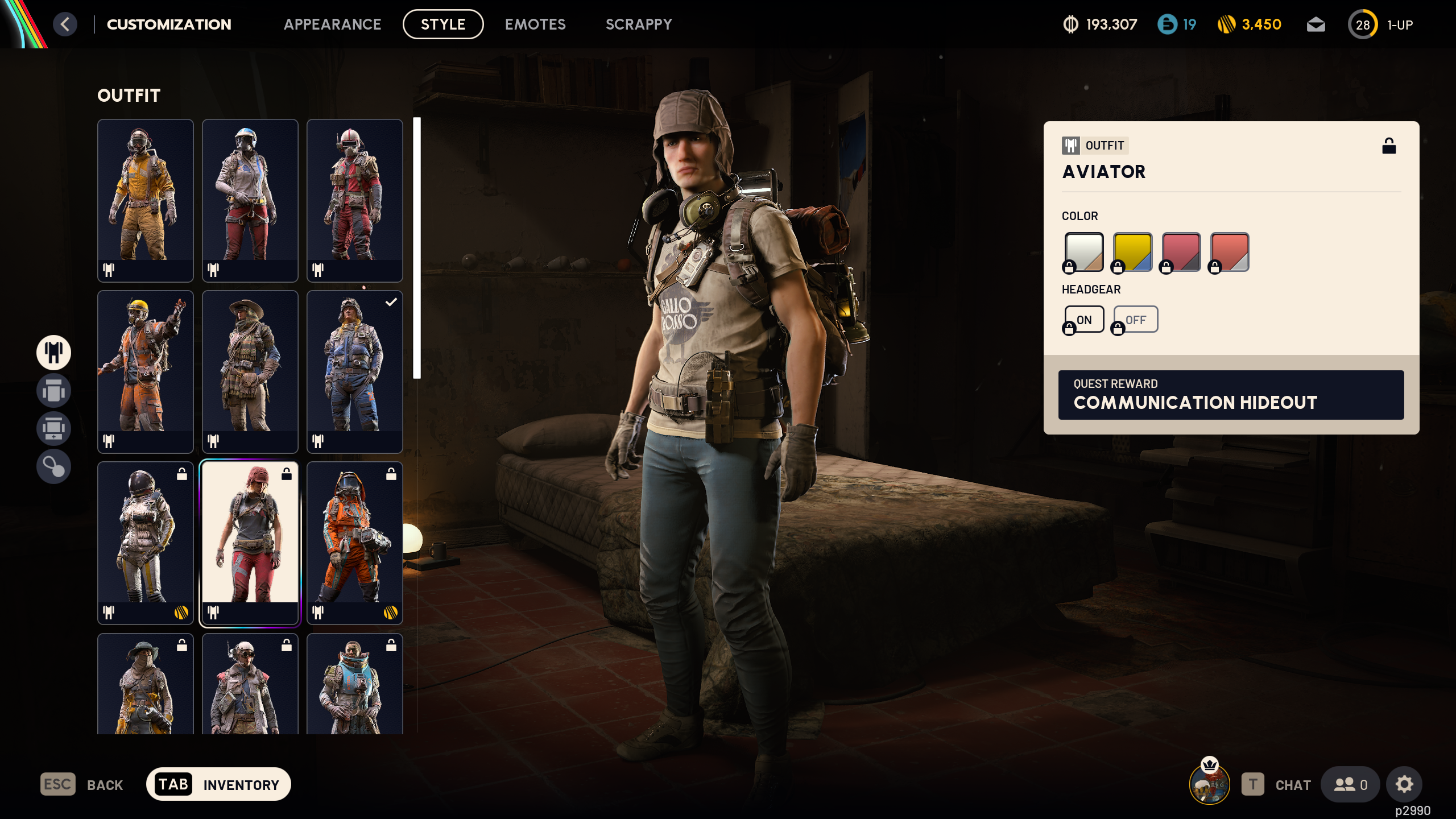Select the Backpack add-on sidebar icon

(53, 428)
